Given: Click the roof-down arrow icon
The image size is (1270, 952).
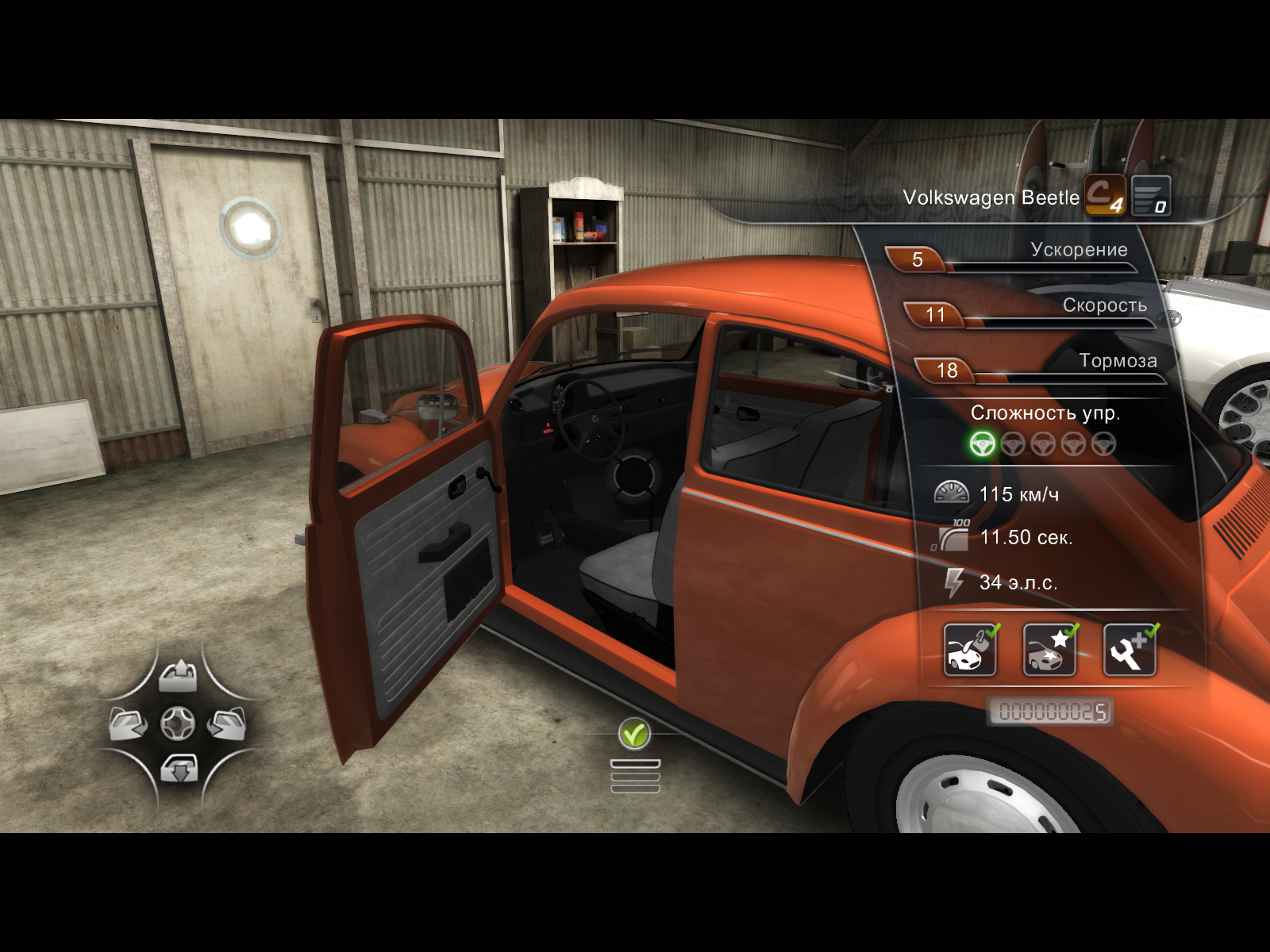Looking at the screenshot, I should [179, 769].
